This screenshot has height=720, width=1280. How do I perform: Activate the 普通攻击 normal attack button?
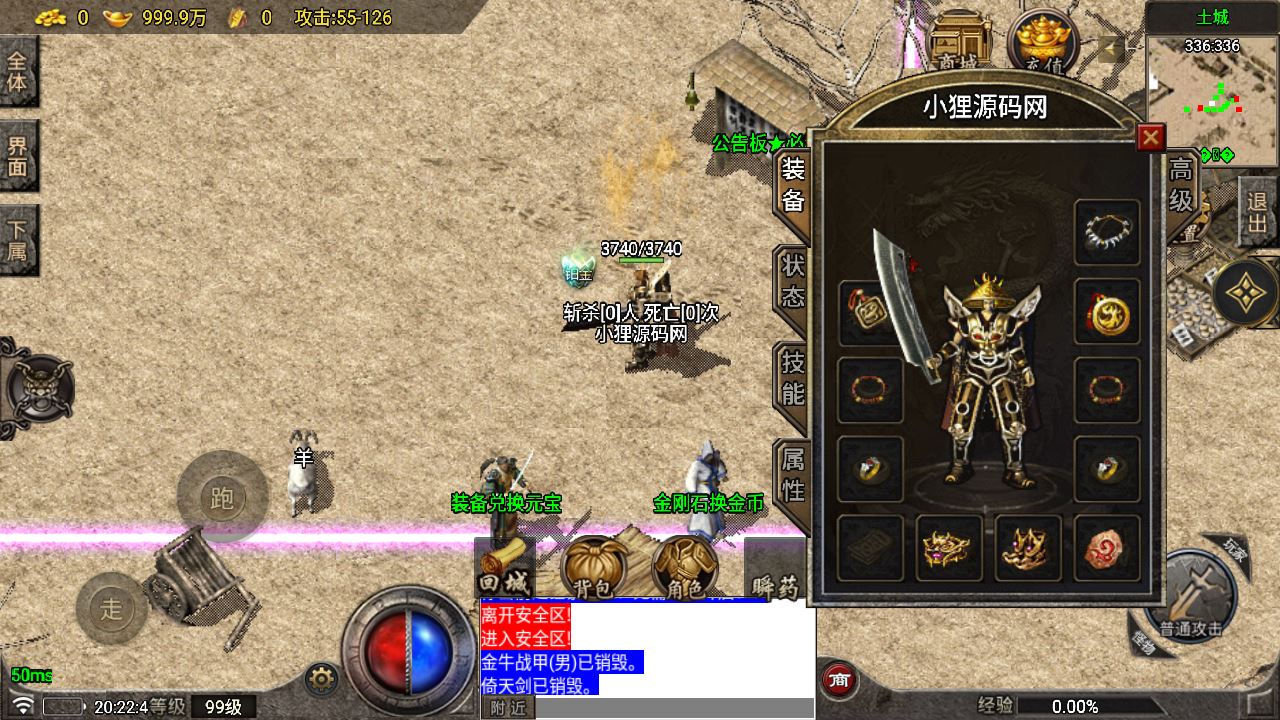tap(1191, 599)
